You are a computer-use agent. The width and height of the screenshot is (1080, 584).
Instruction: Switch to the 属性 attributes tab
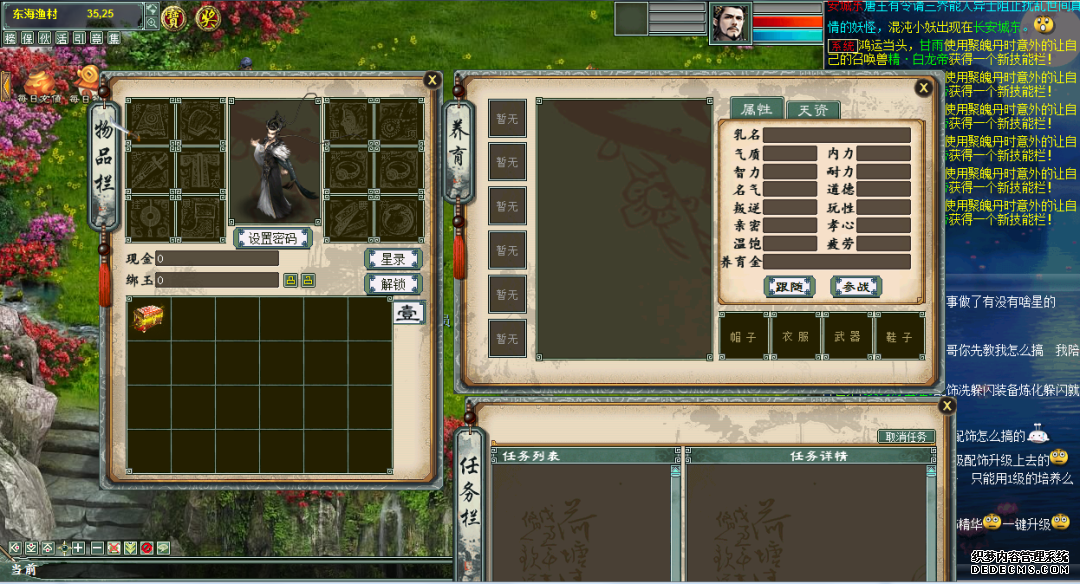tap(755, 109)
